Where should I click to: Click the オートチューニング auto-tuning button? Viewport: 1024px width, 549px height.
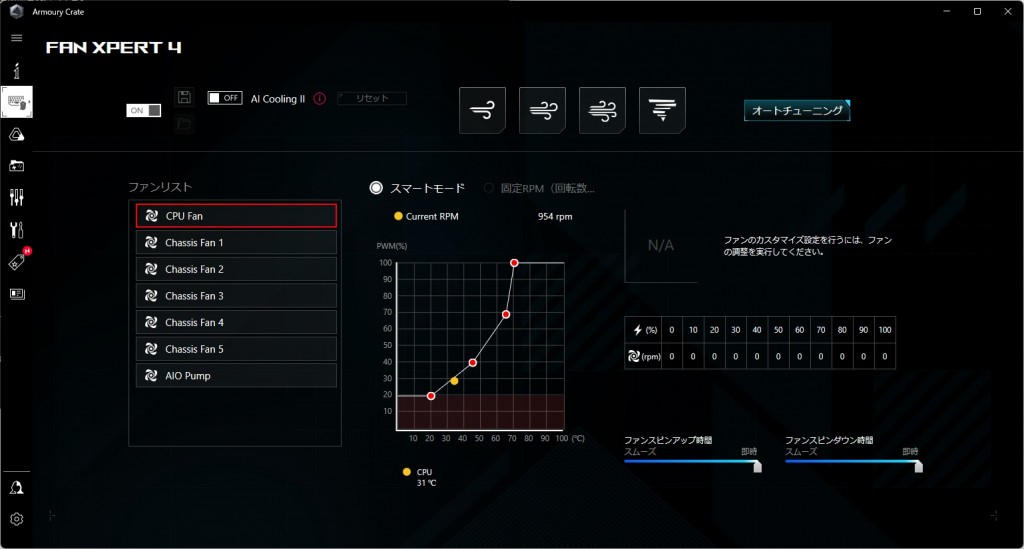click(x=796, y=111)
